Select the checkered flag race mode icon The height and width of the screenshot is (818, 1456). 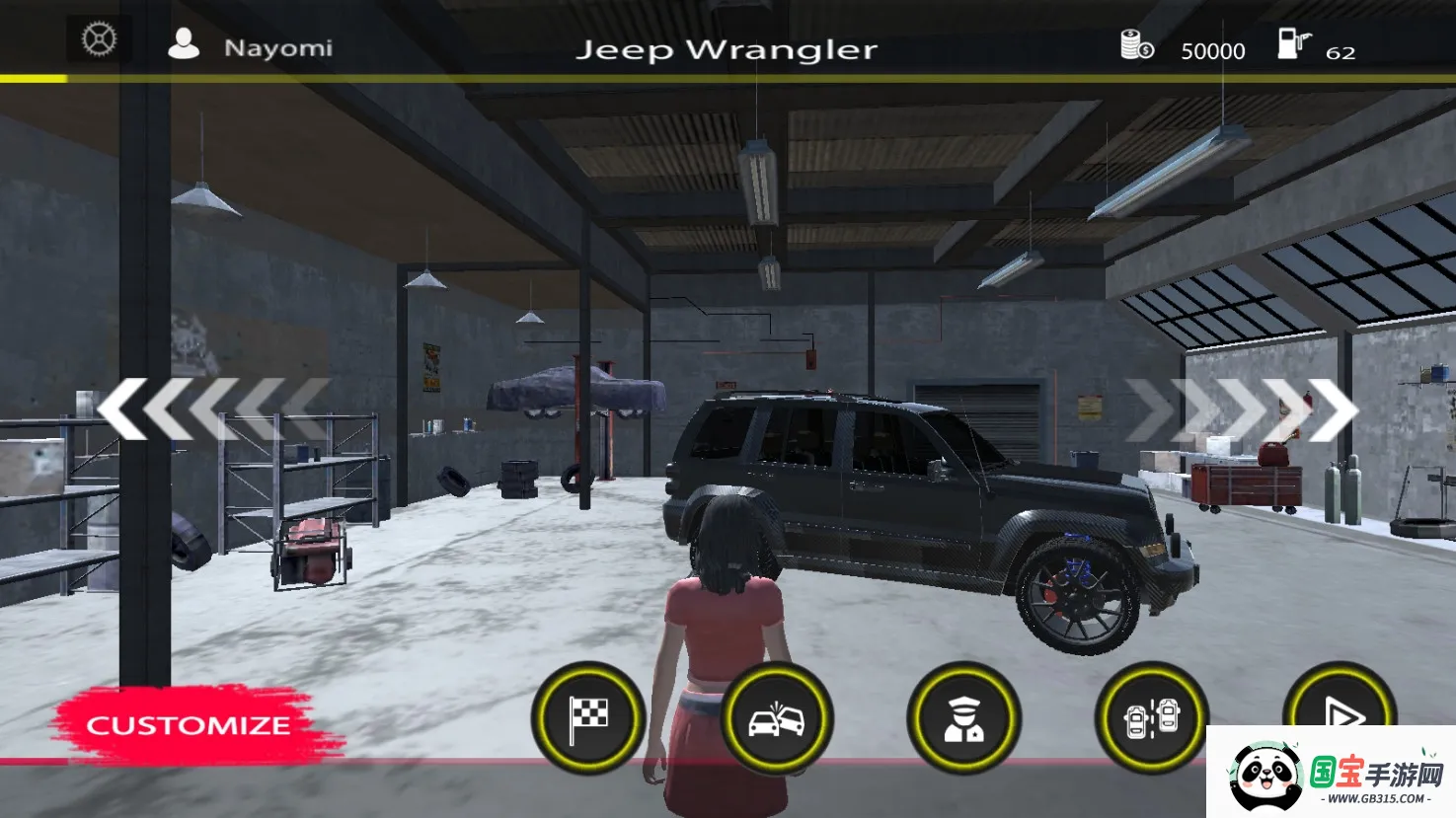coord(588,718)
